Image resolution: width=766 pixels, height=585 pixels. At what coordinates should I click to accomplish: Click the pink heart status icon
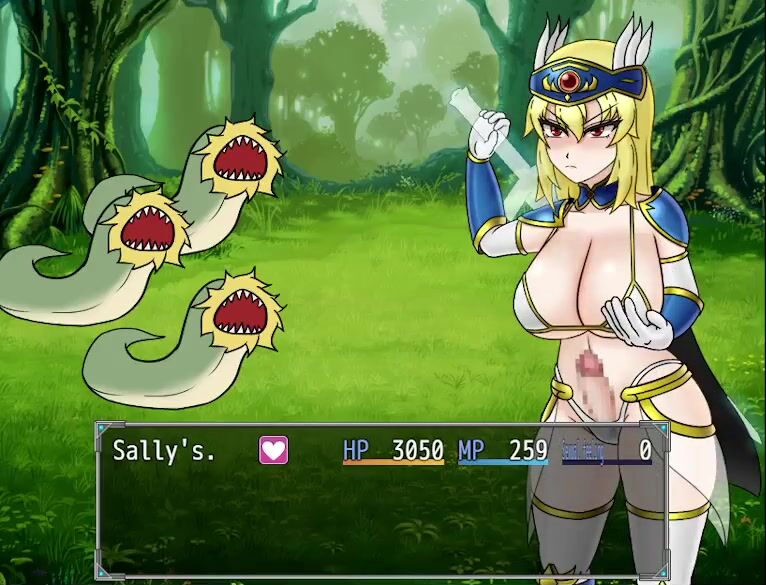(273, 451)
